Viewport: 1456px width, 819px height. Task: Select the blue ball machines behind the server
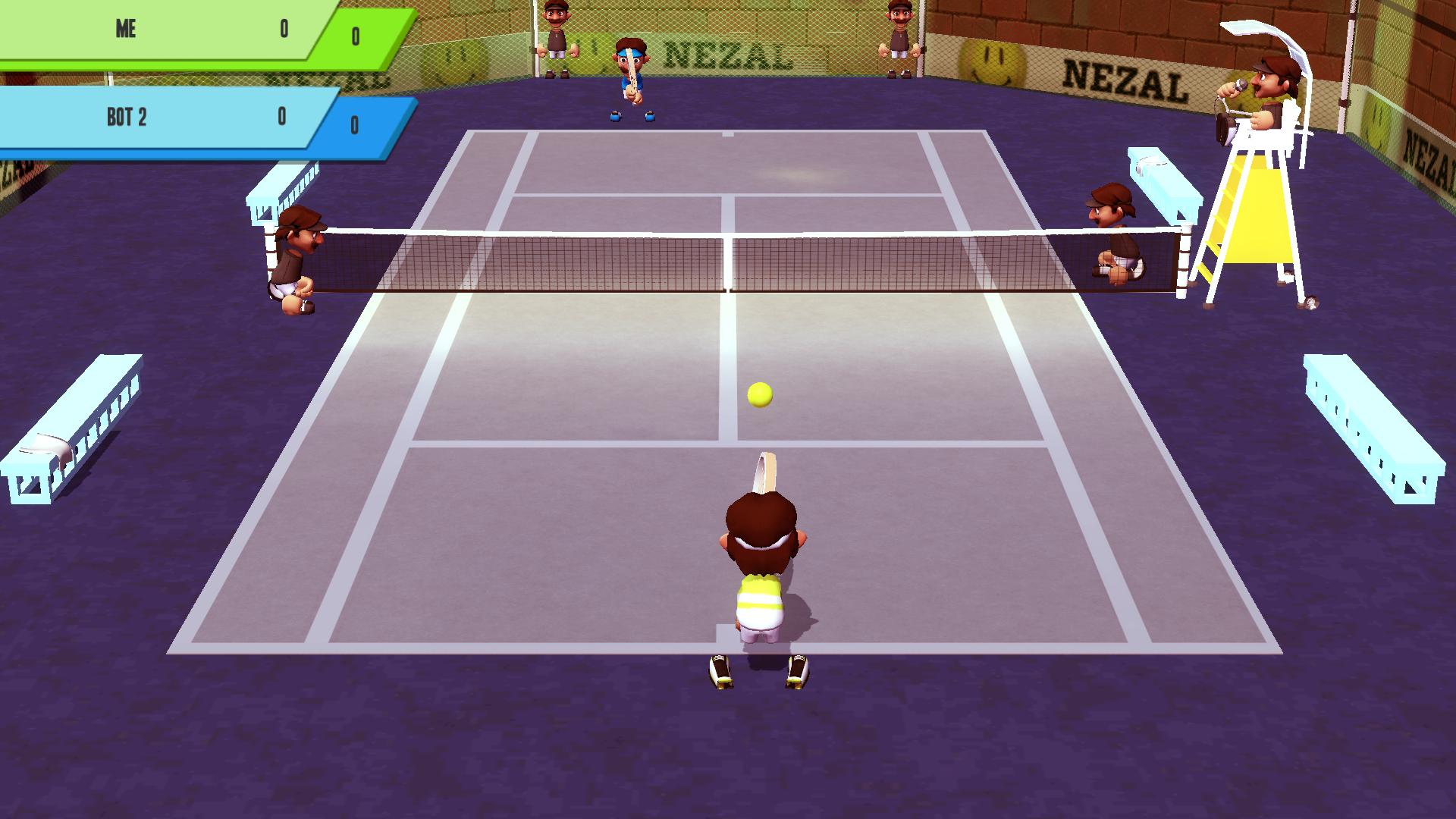[632, 115]
